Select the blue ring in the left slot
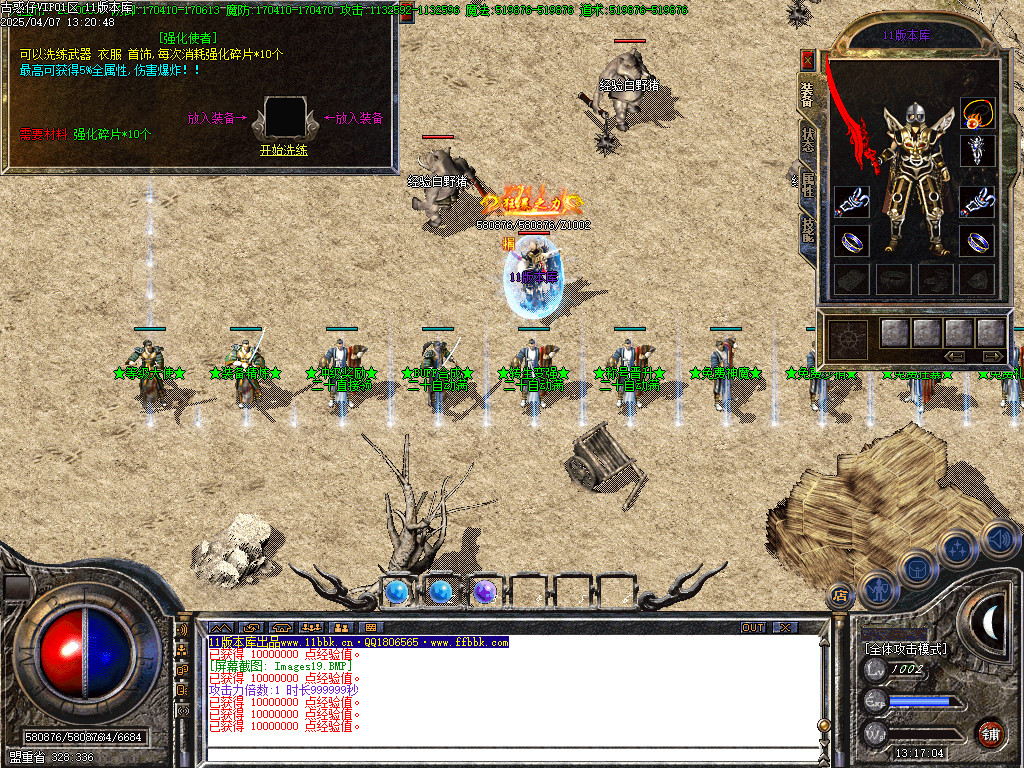1024x768 pixels. pyautogui.click(x=850, y=242)
